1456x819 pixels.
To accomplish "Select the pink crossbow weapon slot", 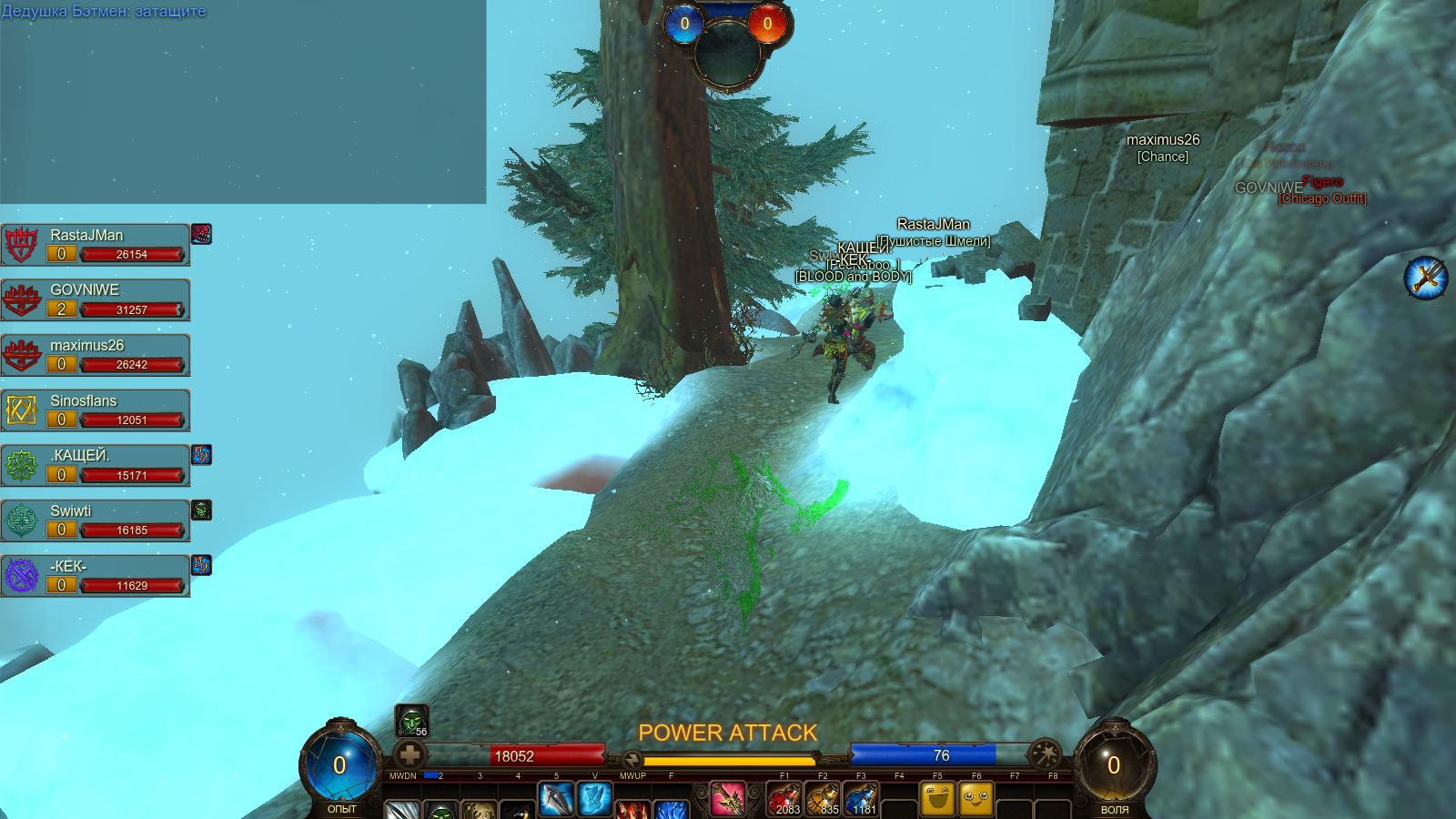I will (x=727, y=800).
